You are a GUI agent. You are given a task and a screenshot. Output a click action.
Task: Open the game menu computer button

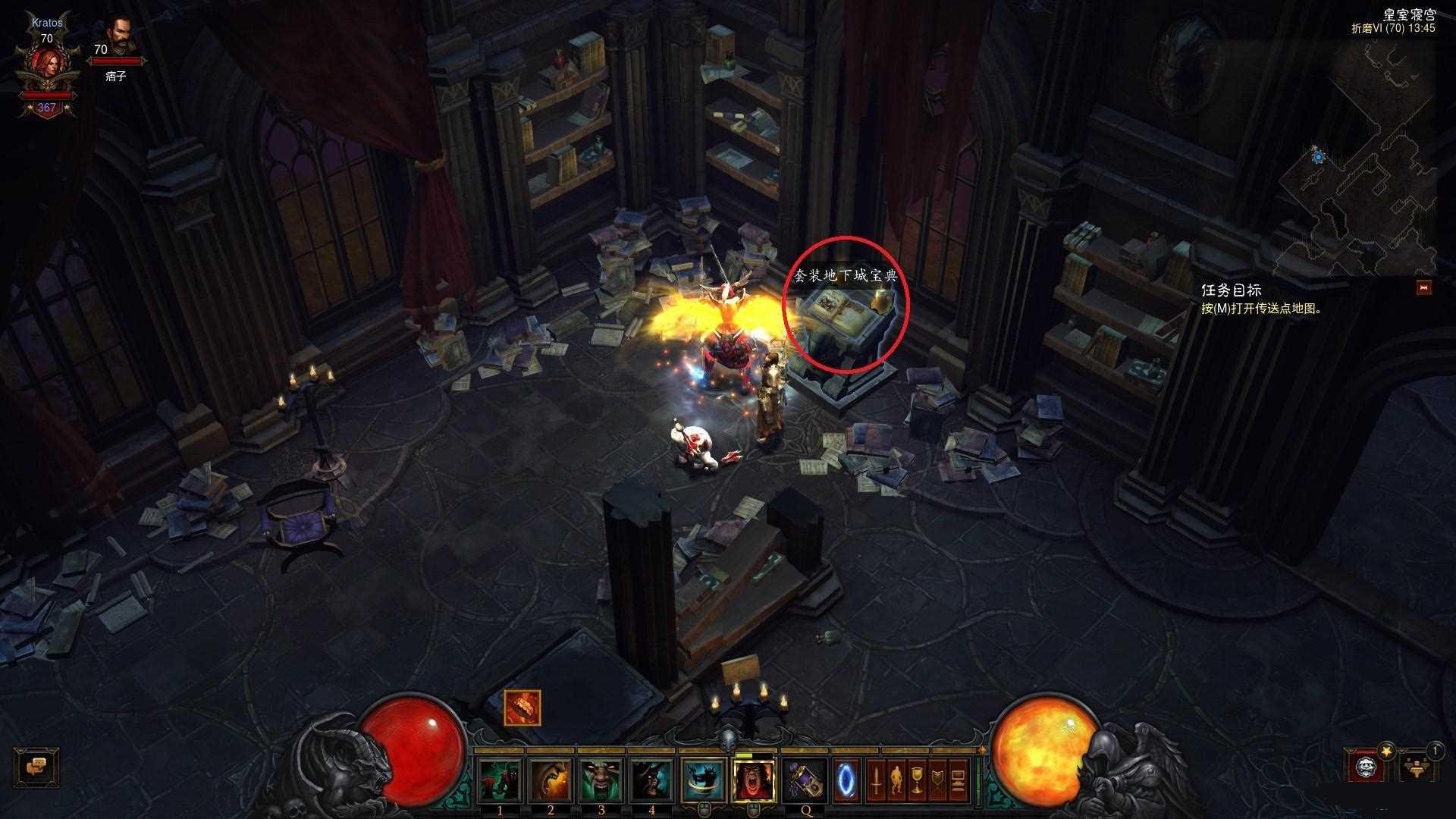[x=958, y=780]
